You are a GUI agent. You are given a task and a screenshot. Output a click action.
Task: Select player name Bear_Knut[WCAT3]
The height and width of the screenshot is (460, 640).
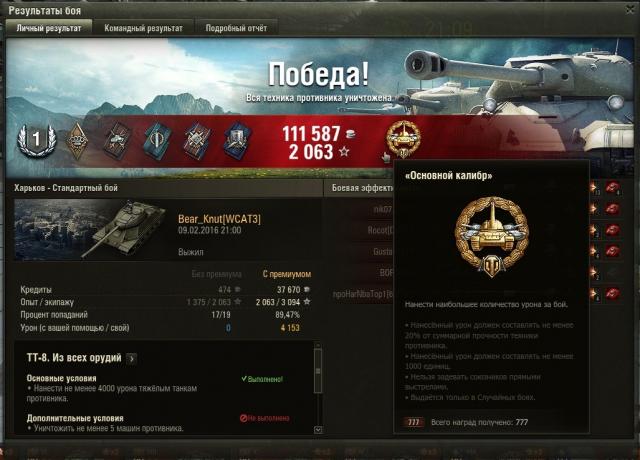(x=219, y=219)
